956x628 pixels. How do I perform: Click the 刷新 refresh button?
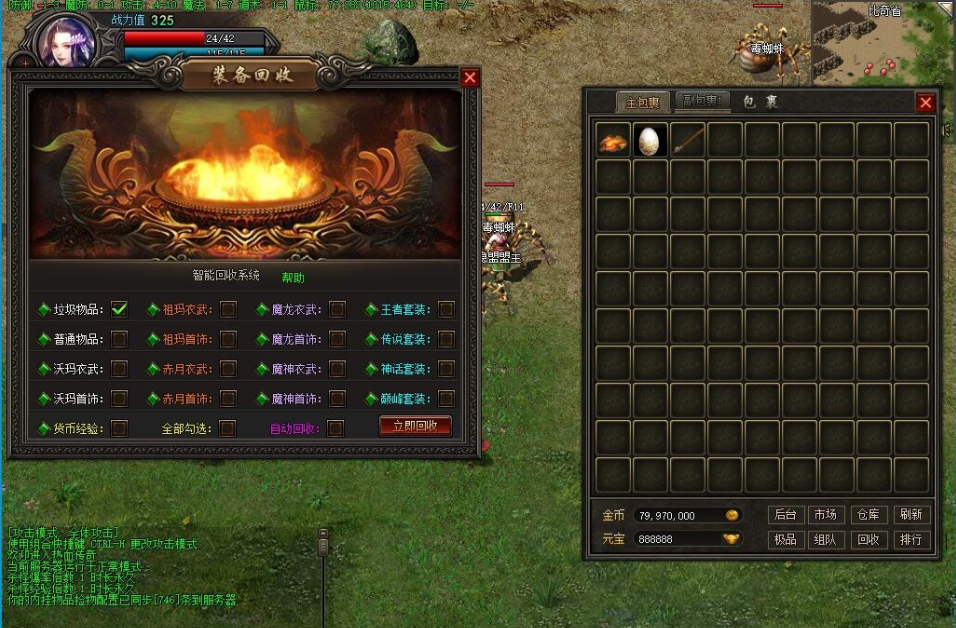tap(910, 515)
